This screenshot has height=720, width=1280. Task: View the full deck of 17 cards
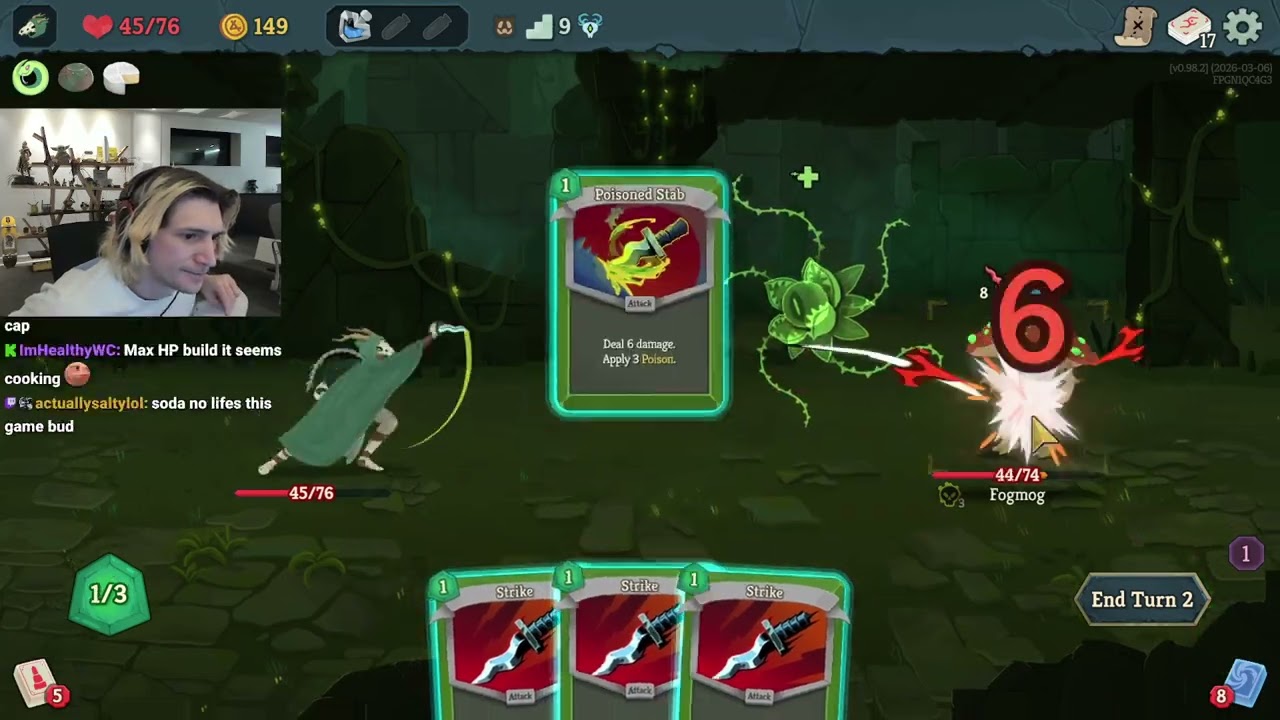[1189, 28]
